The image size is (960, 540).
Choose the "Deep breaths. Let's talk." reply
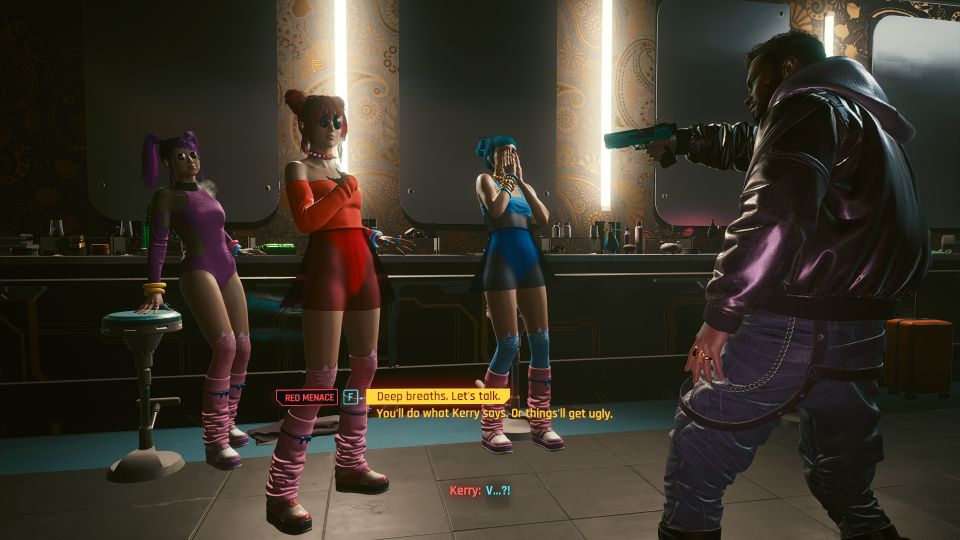click(437, 396)
